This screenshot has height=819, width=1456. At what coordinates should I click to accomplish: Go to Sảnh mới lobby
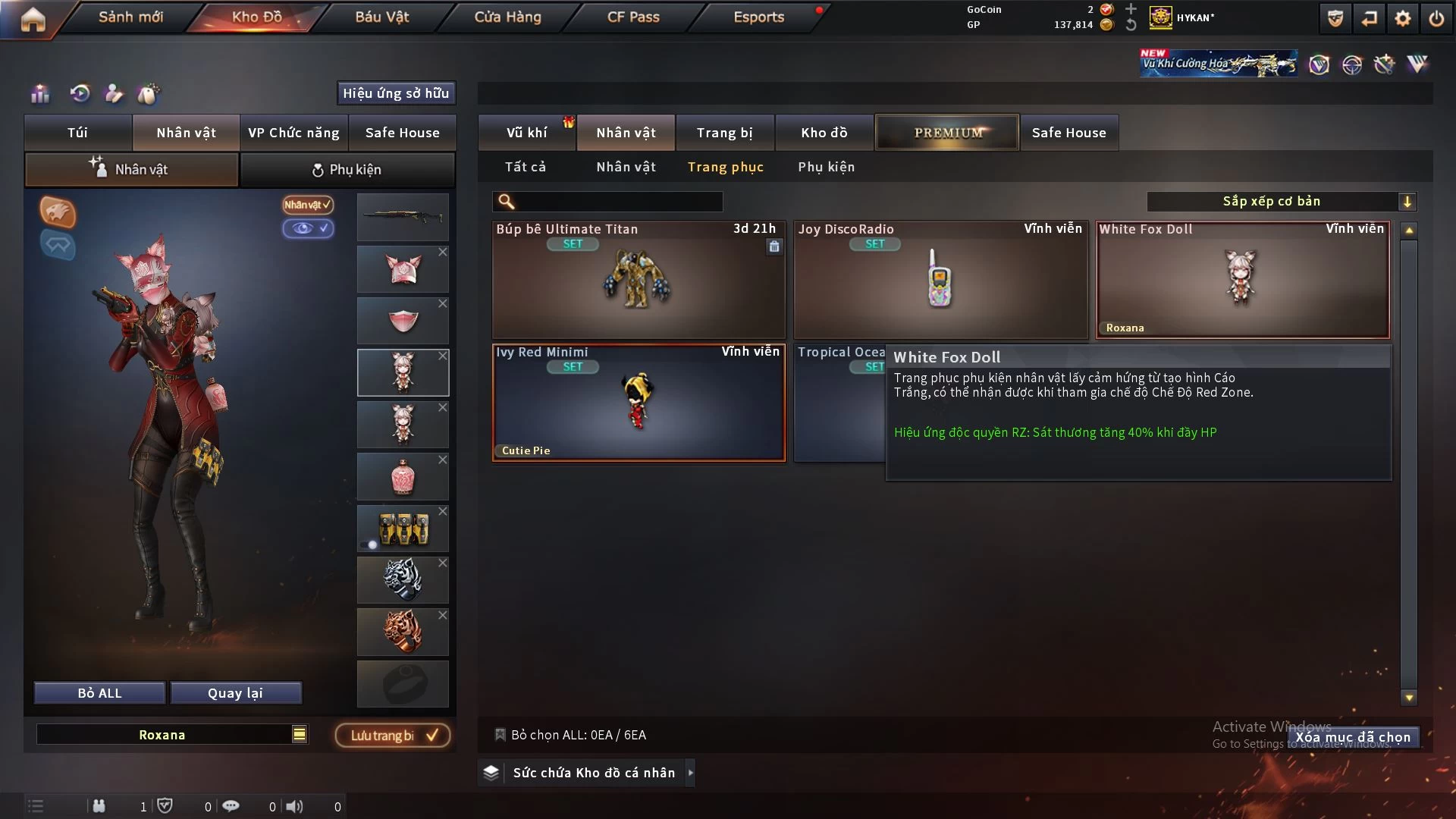tap(130, 17)
